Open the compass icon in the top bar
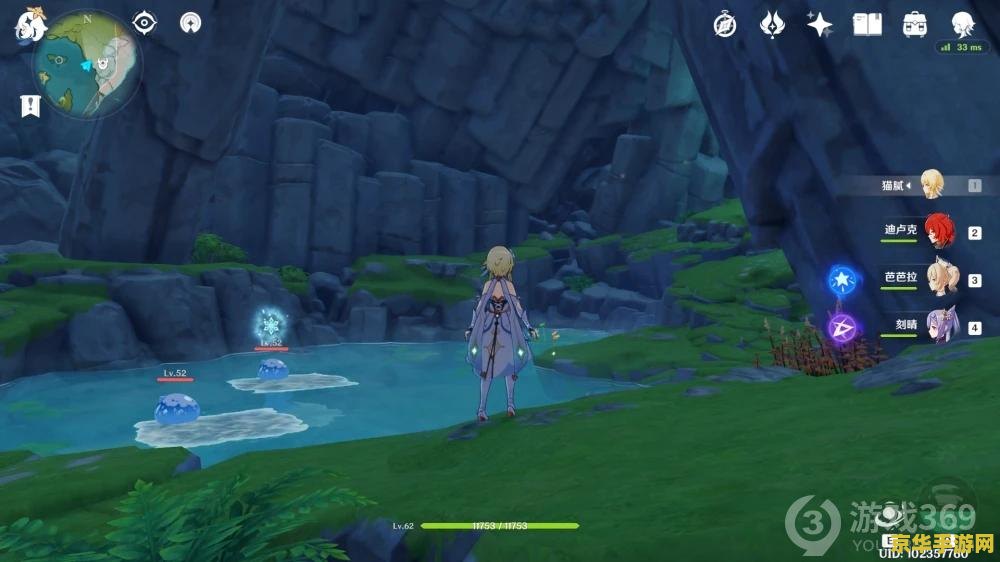Image resolution: width=1000 pixels, height=562 pixels. (725, 25)
